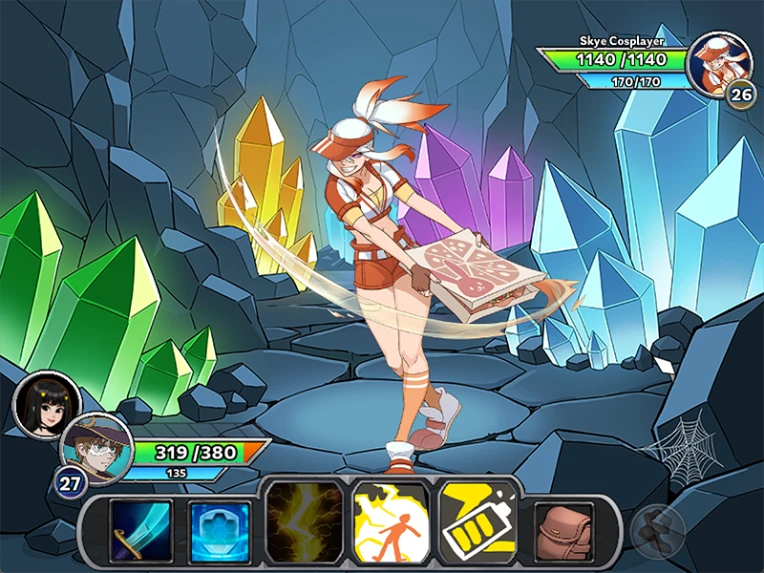Viewport: 764px width, 573px height.
Task: Select the goggles hero portrait
Action: point(95,446)
